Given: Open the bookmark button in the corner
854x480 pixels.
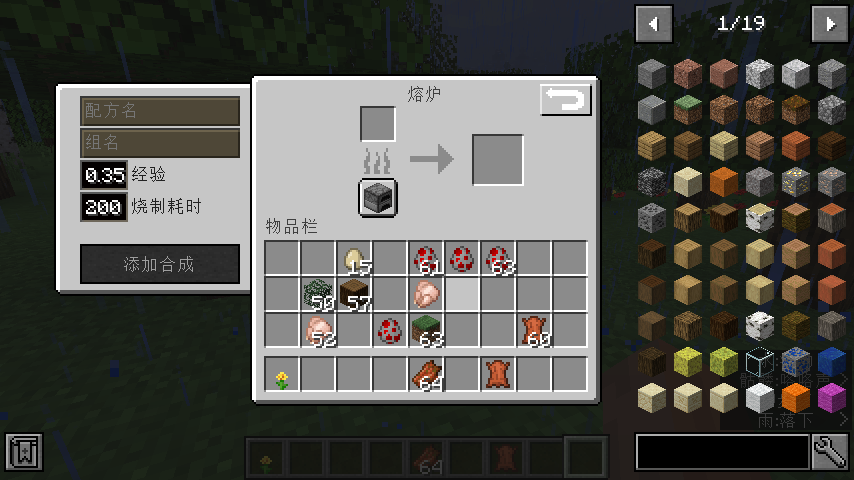Looking at the screenshot, I should coord(23,453).
